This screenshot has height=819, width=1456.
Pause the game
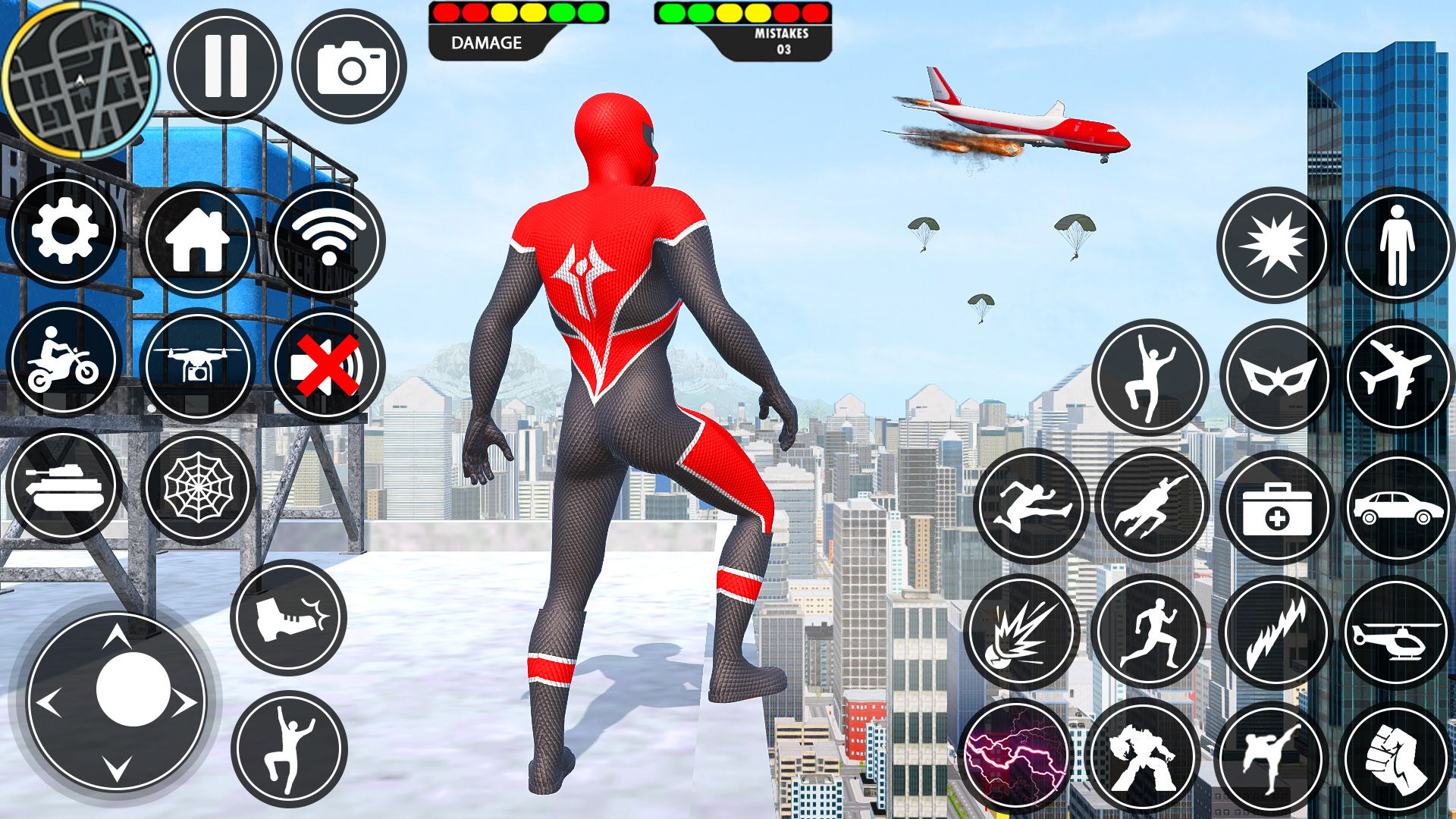tap(225, 64)
